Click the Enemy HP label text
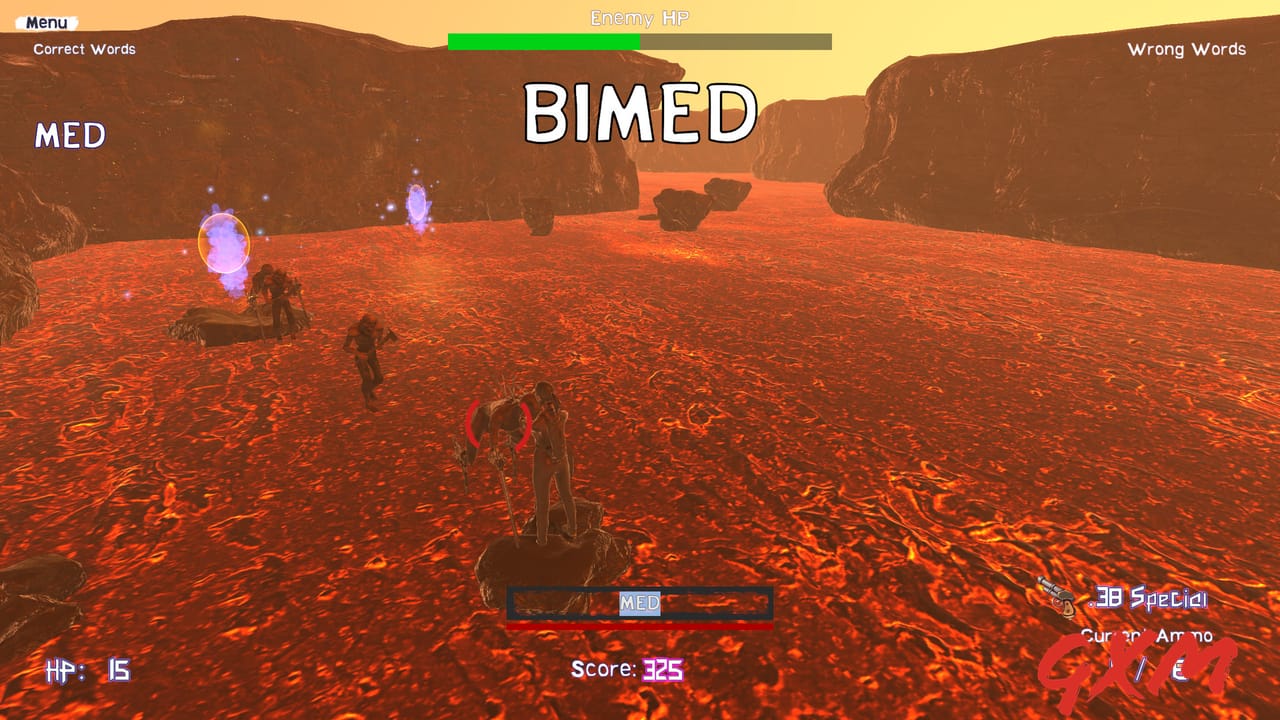This screenshot has height=720, width=1280. (641, 18)
